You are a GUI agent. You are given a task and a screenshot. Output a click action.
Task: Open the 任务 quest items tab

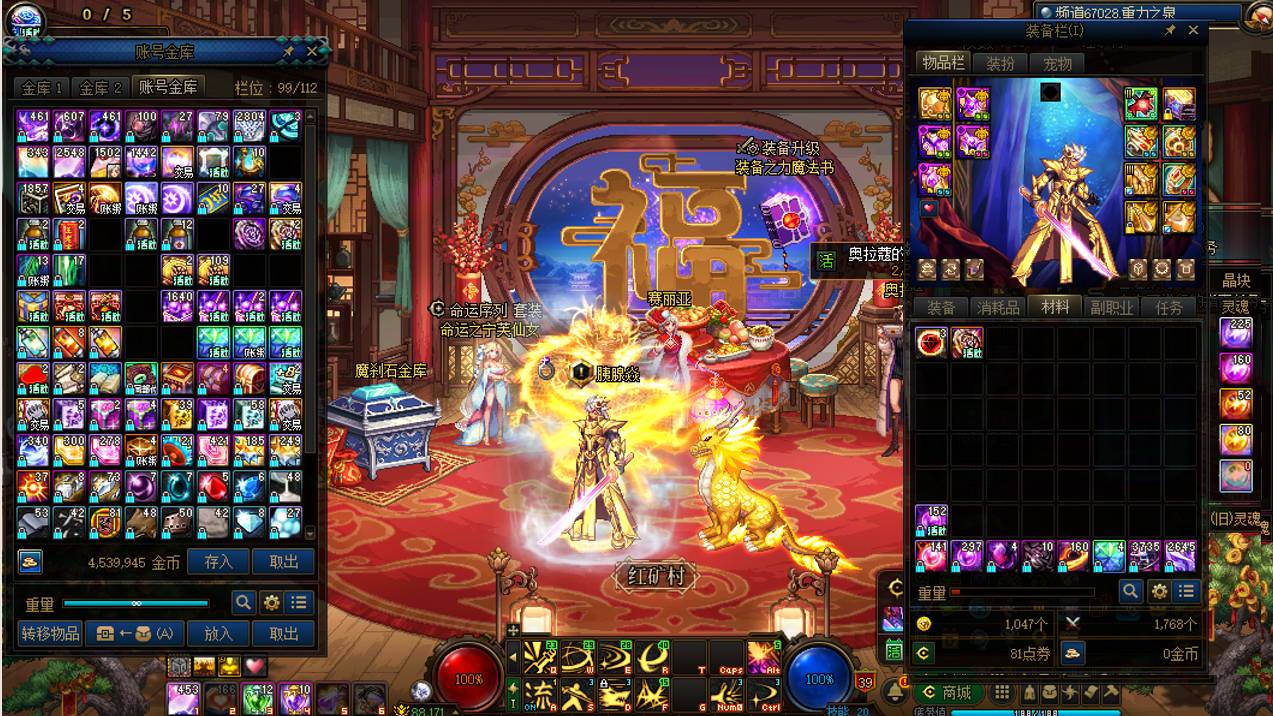[x=1168, y=308]
